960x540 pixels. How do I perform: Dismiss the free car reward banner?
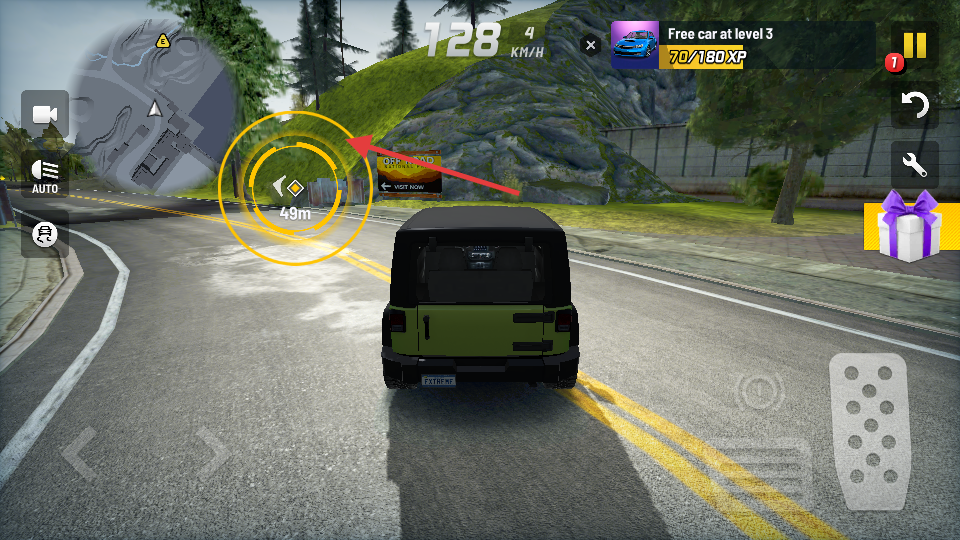click(591, 45)
